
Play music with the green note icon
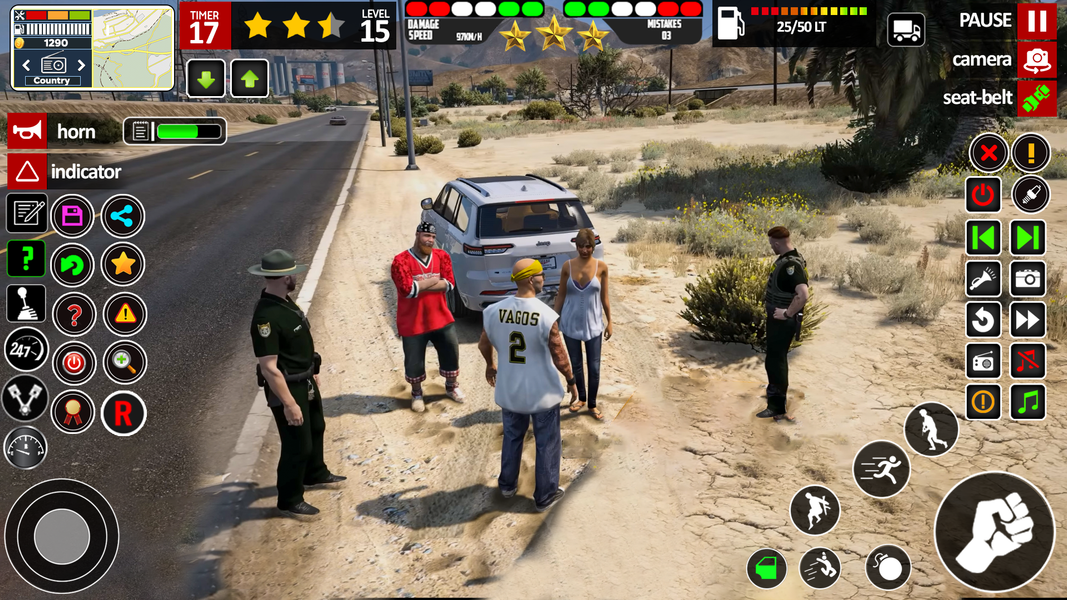tap(1028, 402)
